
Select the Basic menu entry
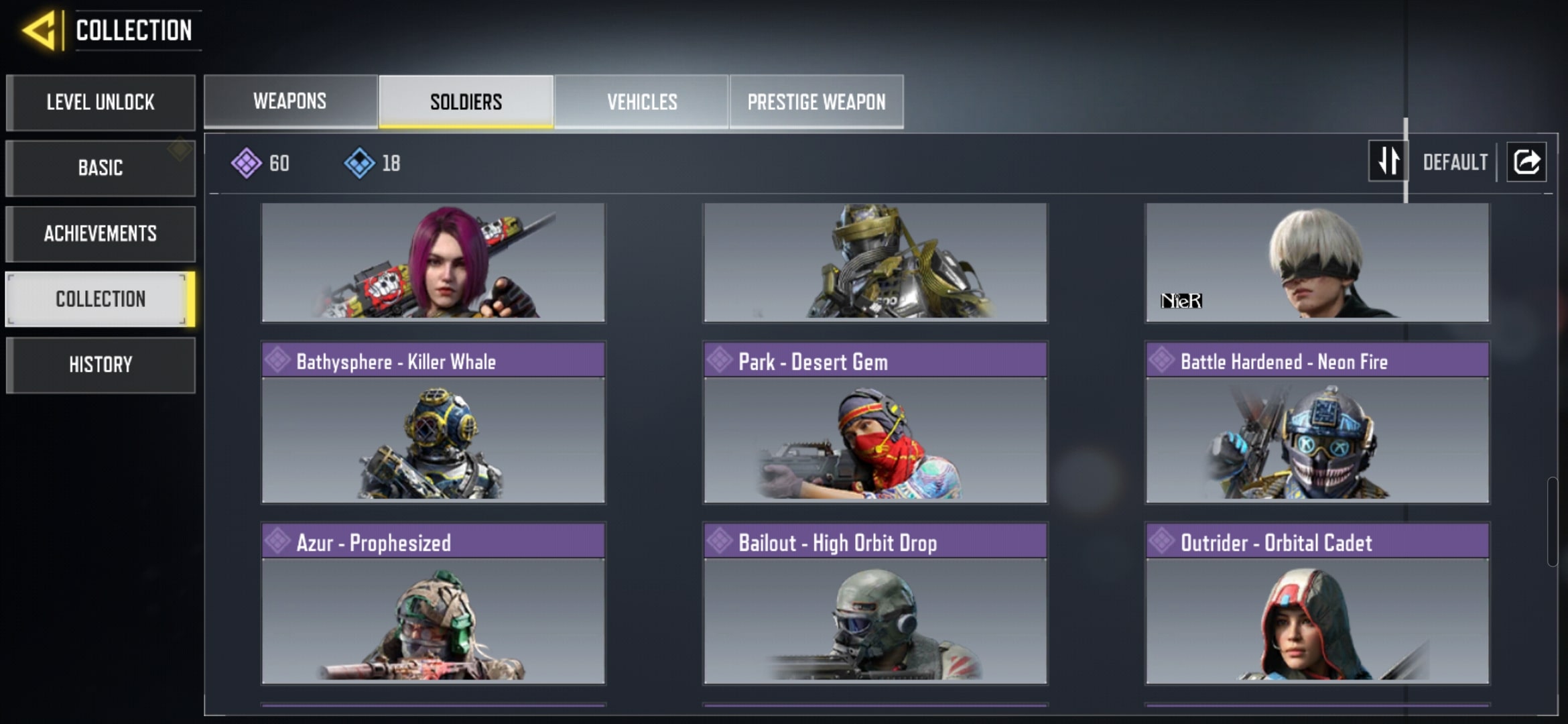pyautogui.click(x=101, y=168)
